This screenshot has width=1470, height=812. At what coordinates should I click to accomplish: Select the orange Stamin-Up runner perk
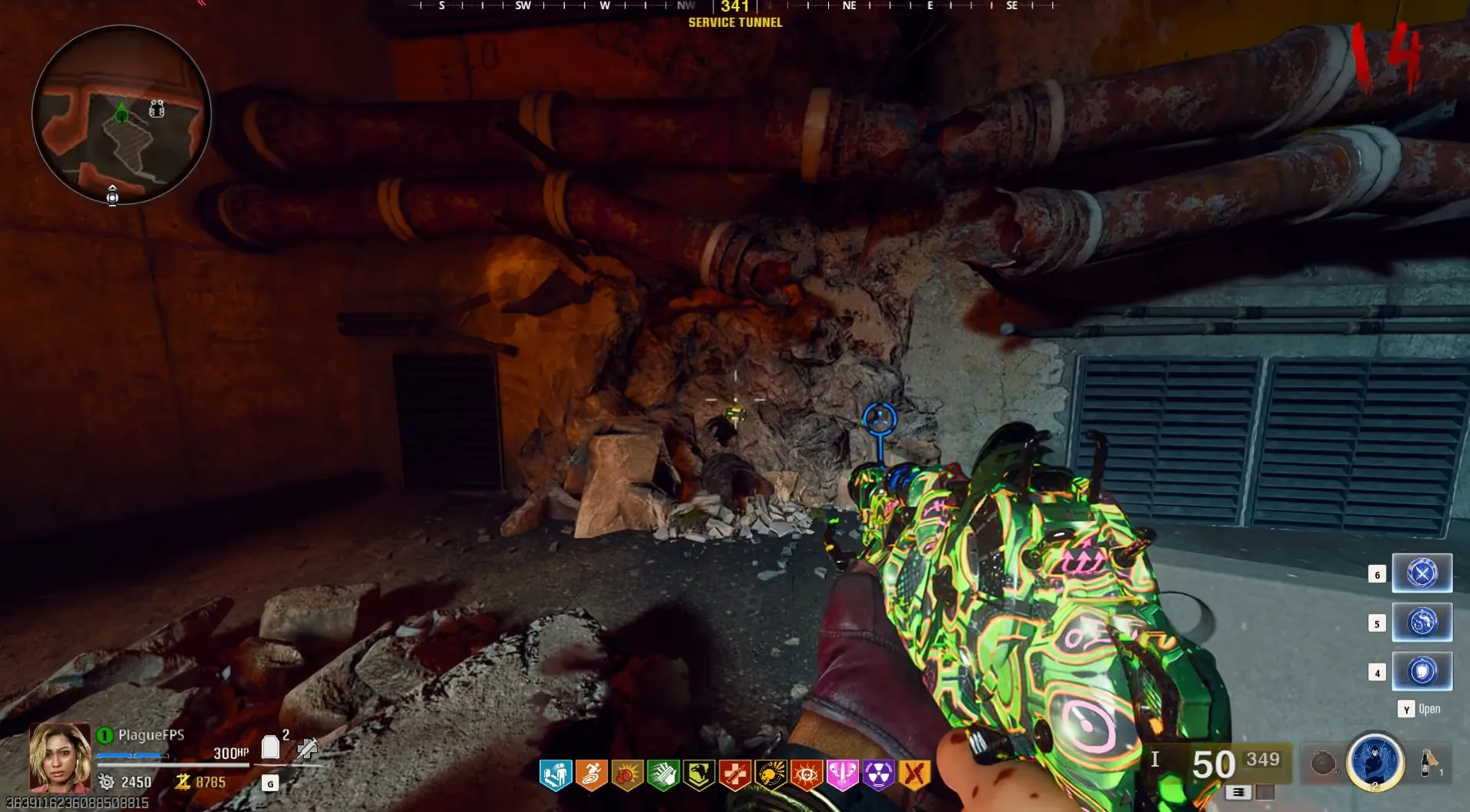click(x=591, y=775)
